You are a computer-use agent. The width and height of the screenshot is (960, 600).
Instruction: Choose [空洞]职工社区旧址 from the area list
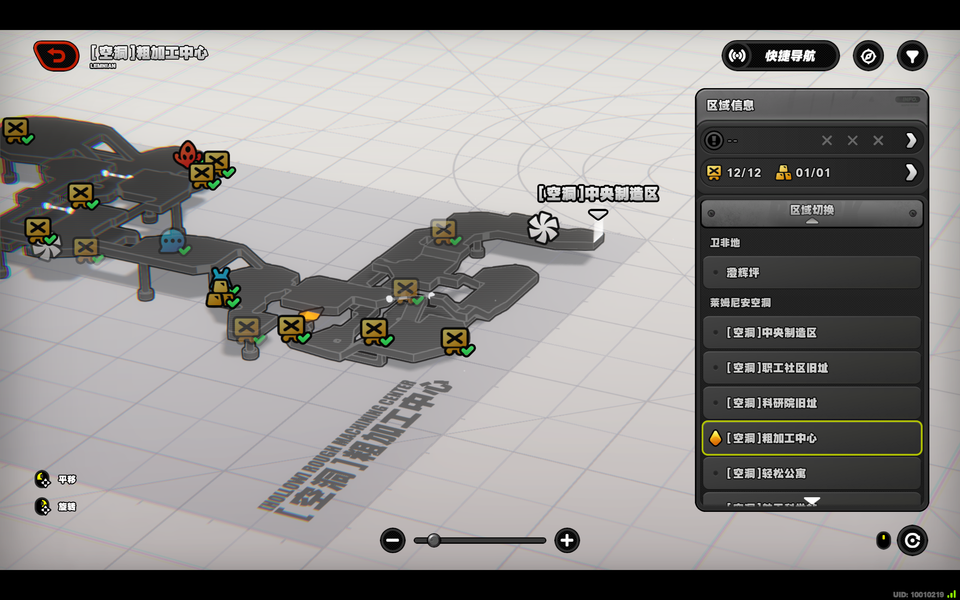pos(811,368)
